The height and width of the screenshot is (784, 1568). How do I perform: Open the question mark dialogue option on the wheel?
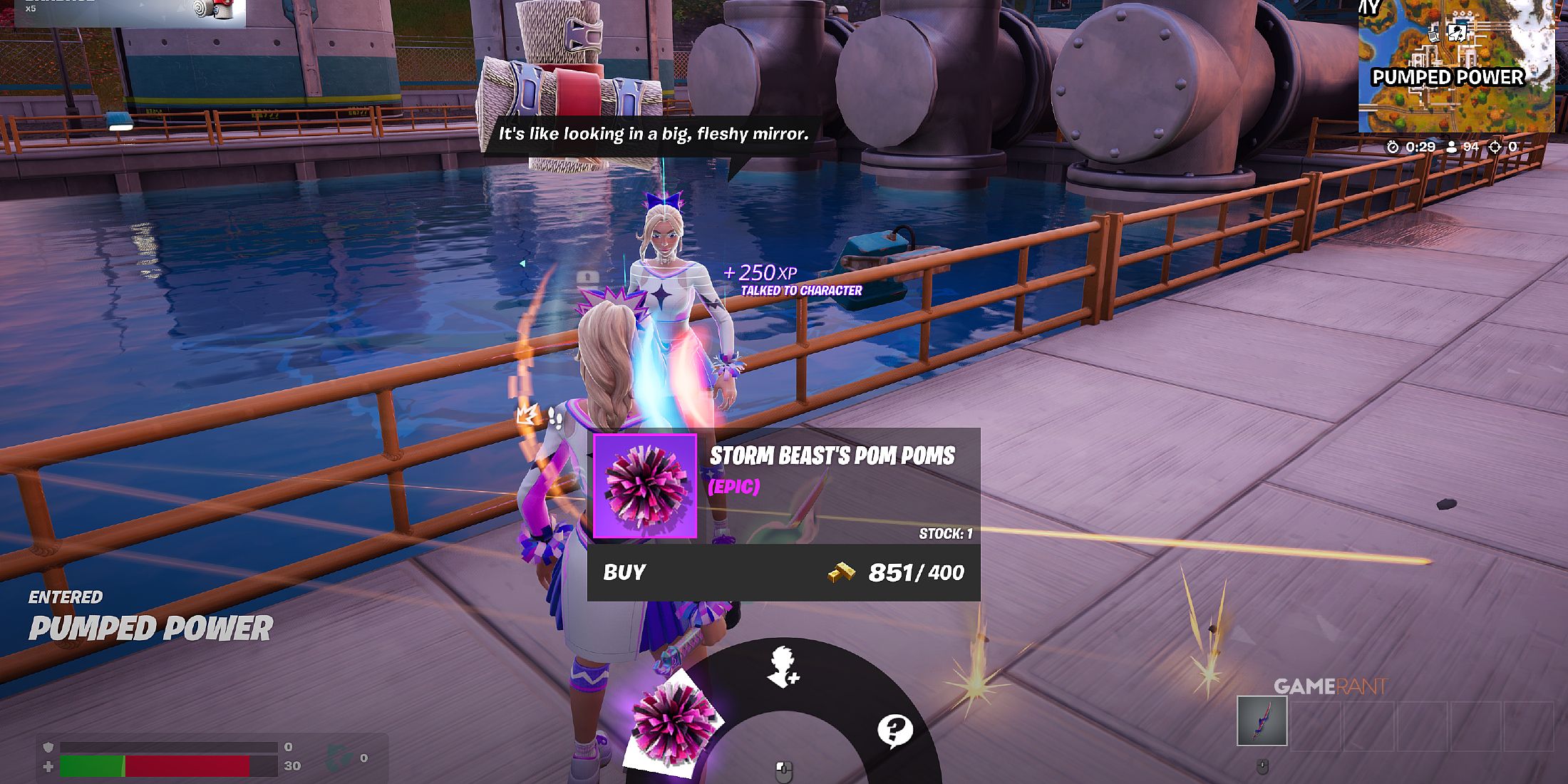click(x=897, y=728)
